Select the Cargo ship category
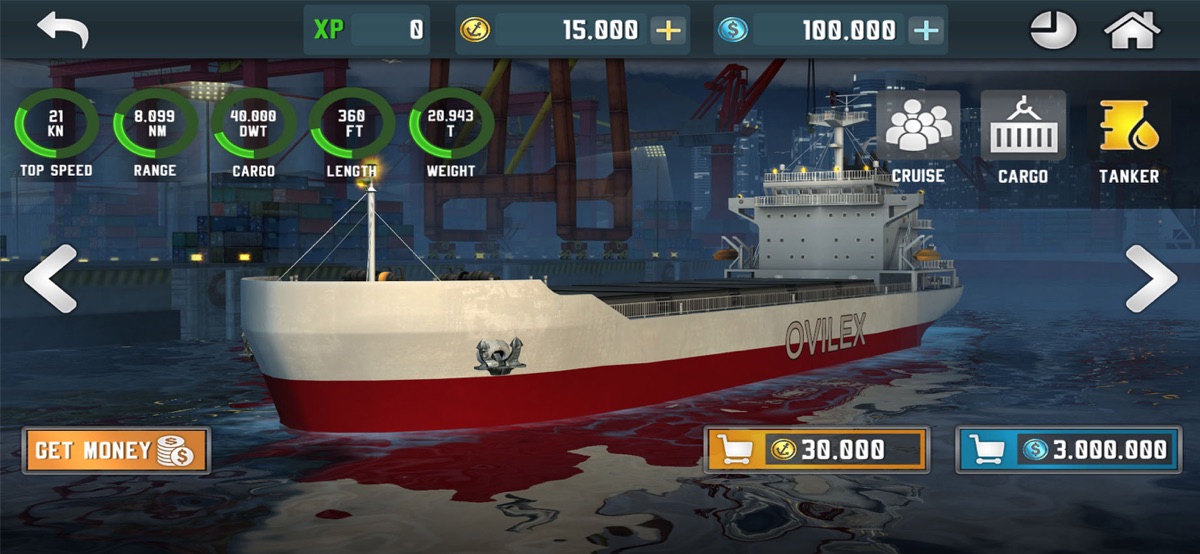 [1023, 138]
